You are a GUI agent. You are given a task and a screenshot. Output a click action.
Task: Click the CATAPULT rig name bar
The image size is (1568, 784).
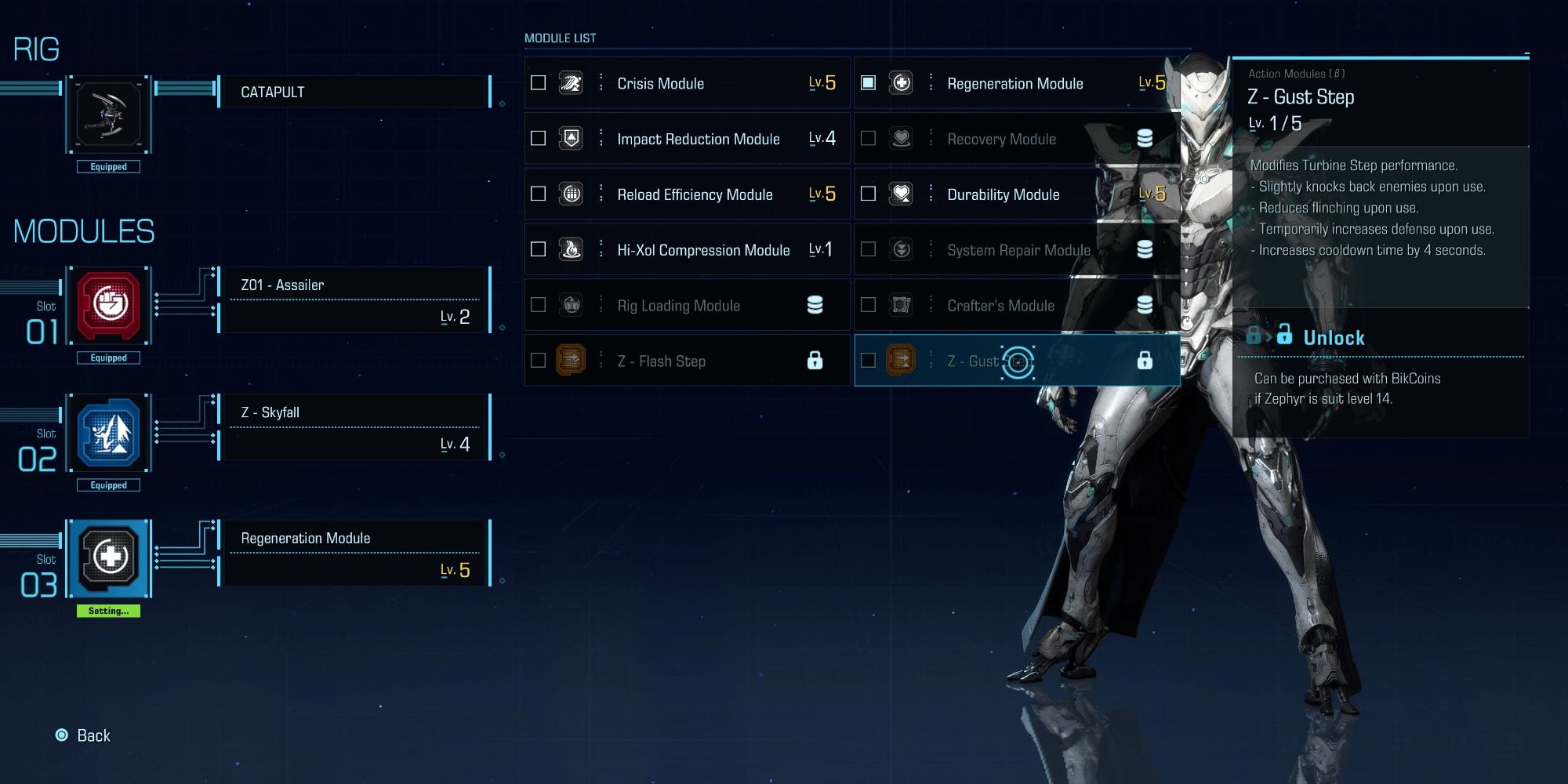click(x=354, y=93)
